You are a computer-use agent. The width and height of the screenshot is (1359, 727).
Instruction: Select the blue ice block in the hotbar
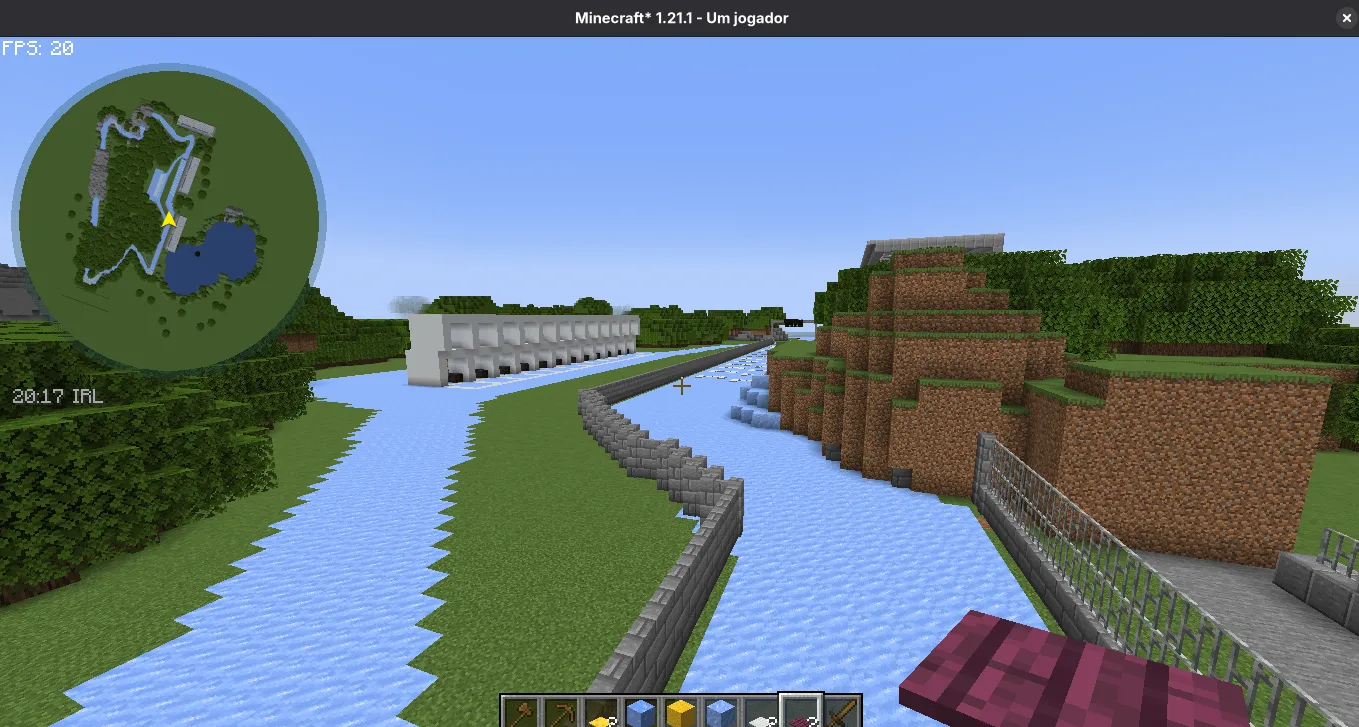pos(640,709)
